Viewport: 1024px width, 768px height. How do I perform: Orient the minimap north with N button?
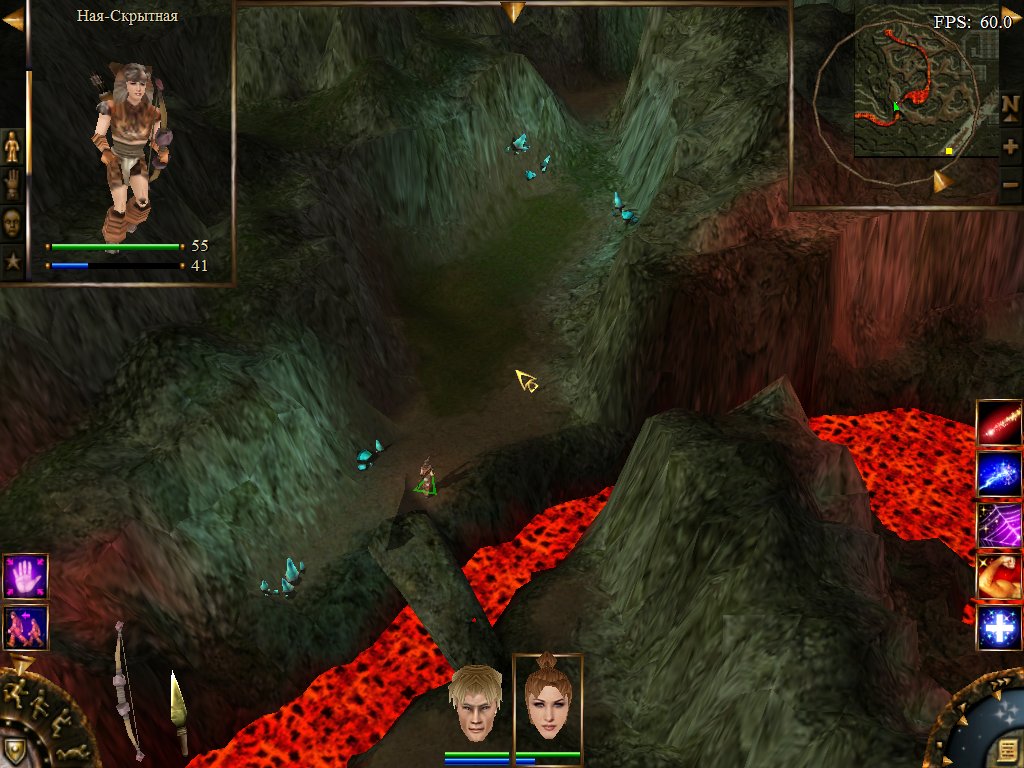pyautogui.click(x=1010, y=105)
